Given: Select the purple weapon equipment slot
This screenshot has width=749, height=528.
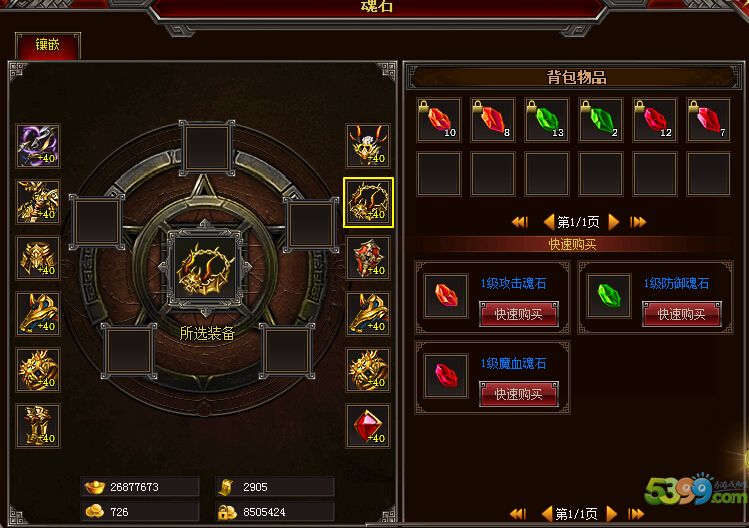Looking at the screenshot, I should [38, 146].
